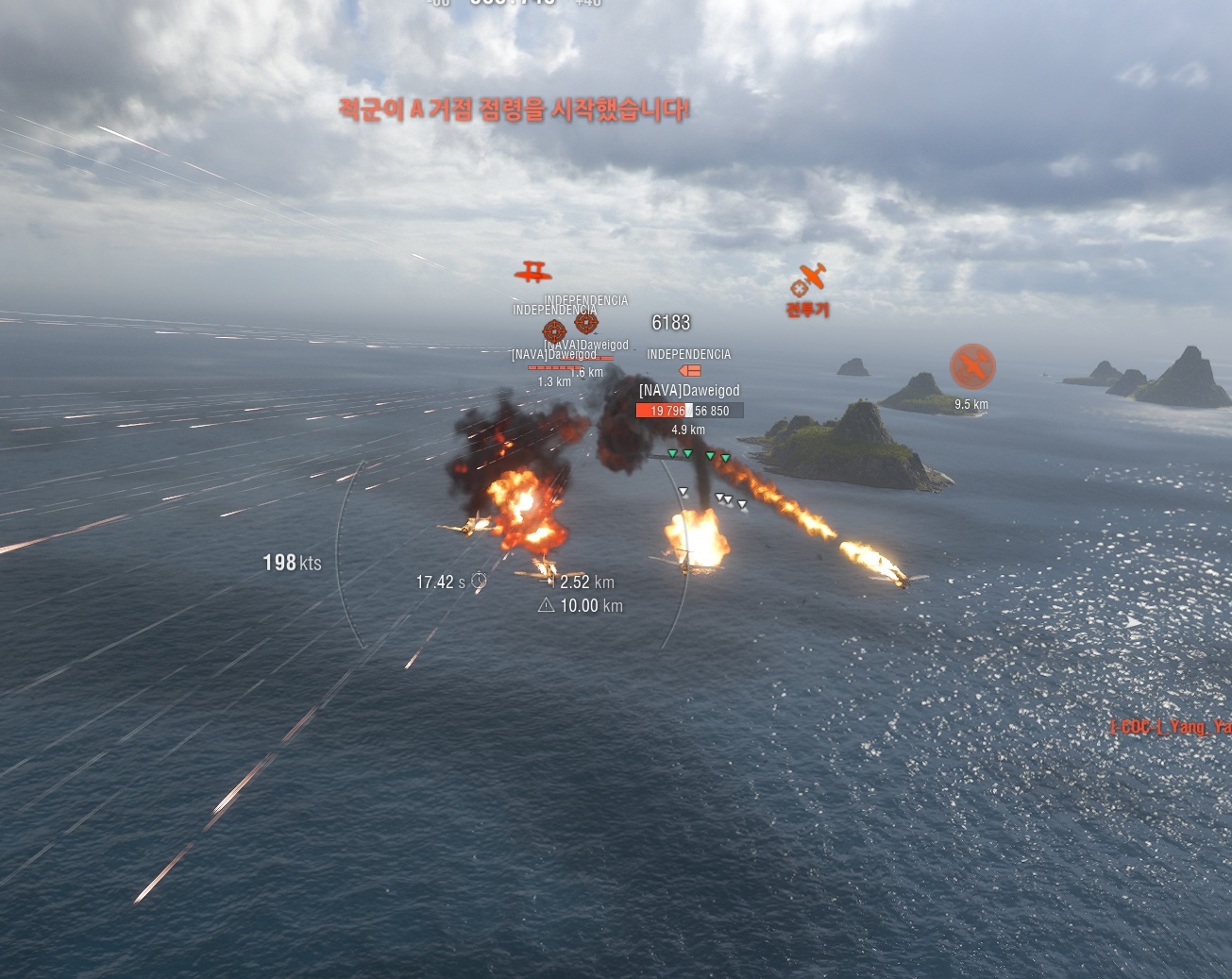Select the circular fighter patrol icon at 9.5 km
This screenshot has width=1232, height=979.
point(971,366)
